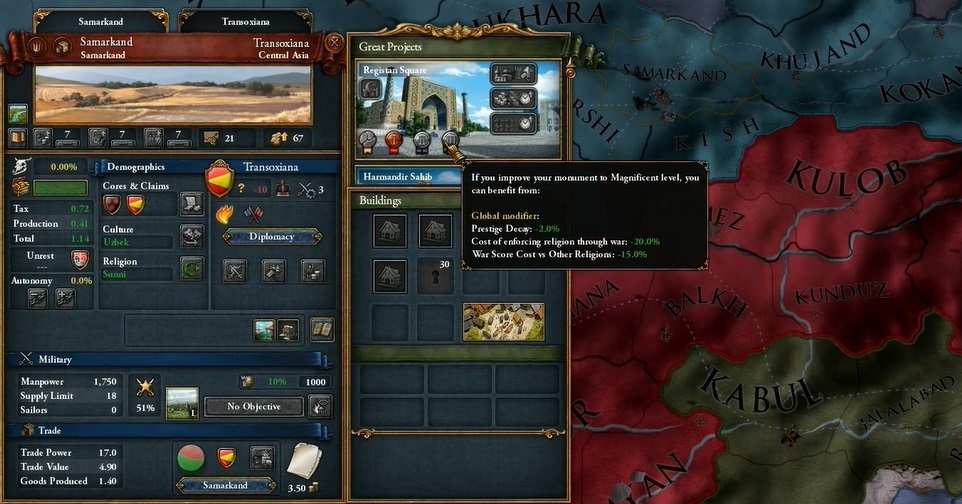The width and height of the screenshot is (962, 504).
Task: Select the fort garrison picture thumbnail
Action: pyautogui.click(x=182, y=402)
